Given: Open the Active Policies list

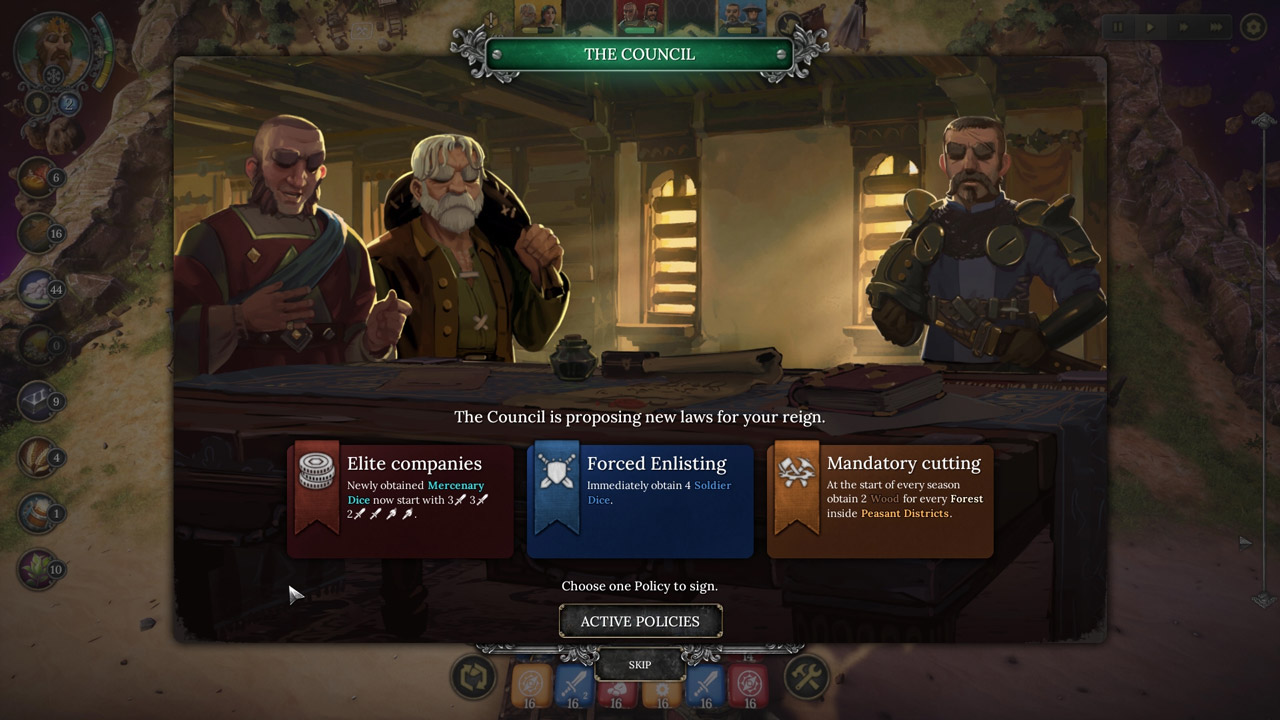Looking at the screenshot, I should 640,621.
